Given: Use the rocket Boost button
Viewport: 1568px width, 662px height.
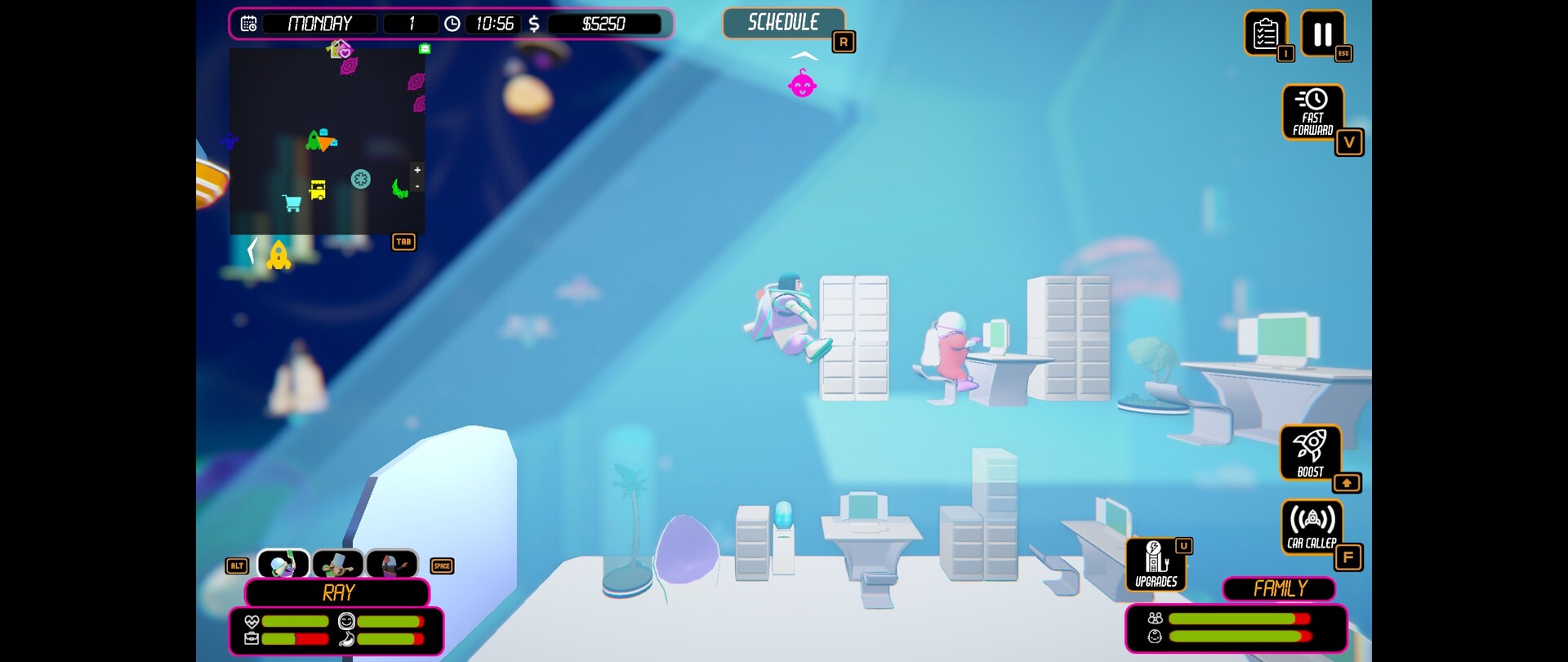Looking at the screenshot, I should pyautogui.click(x=1310, y=452).
